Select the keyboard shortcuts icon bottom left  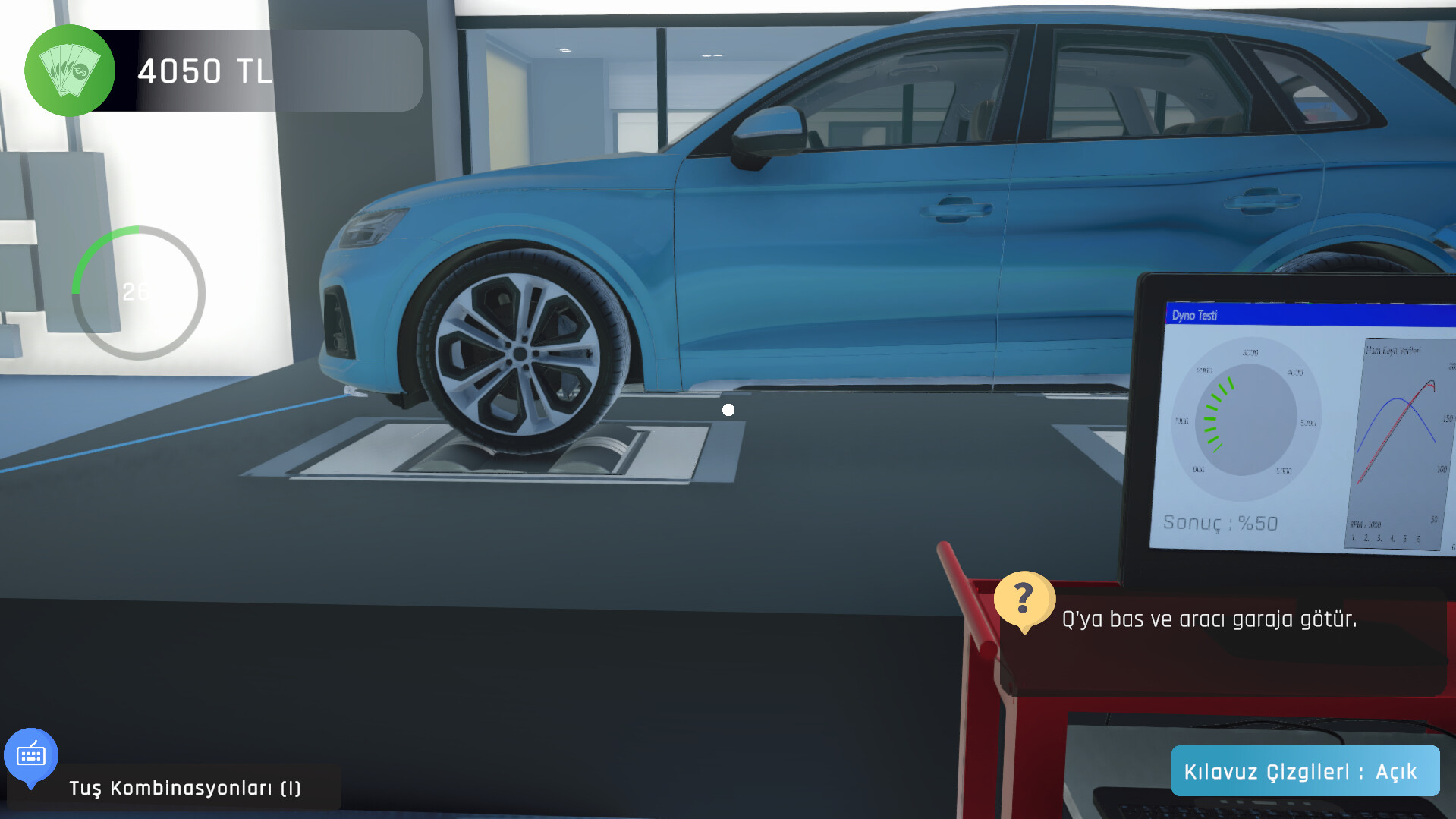31,755
